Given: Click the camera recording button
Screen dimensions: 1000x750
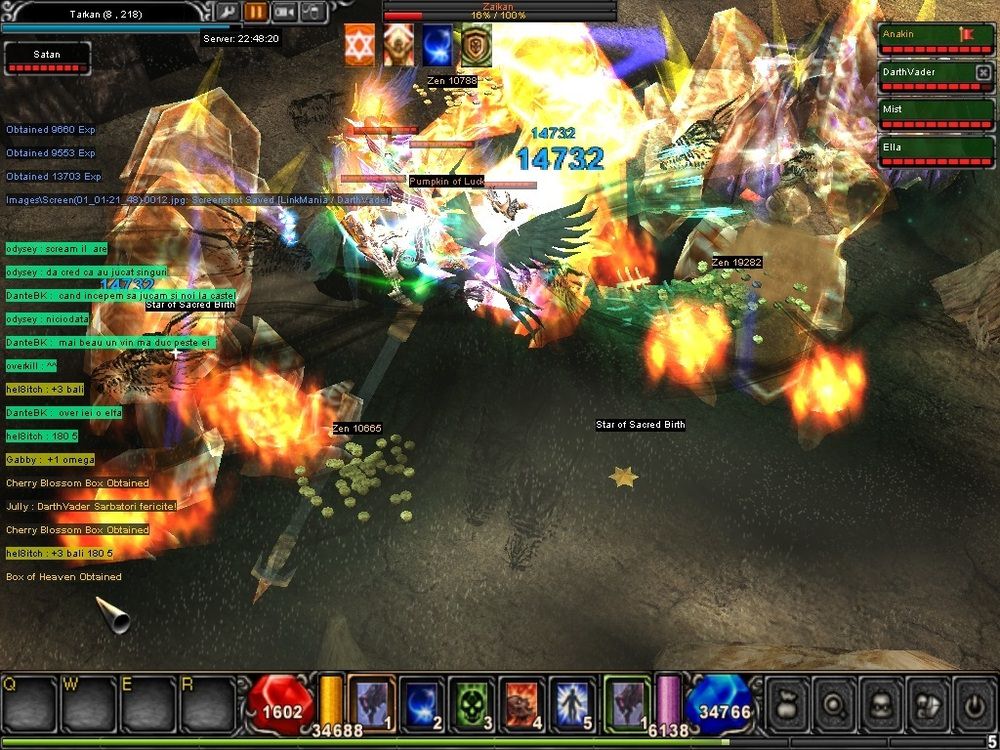Looking at the screenshot, I should [x=284, y=12].
